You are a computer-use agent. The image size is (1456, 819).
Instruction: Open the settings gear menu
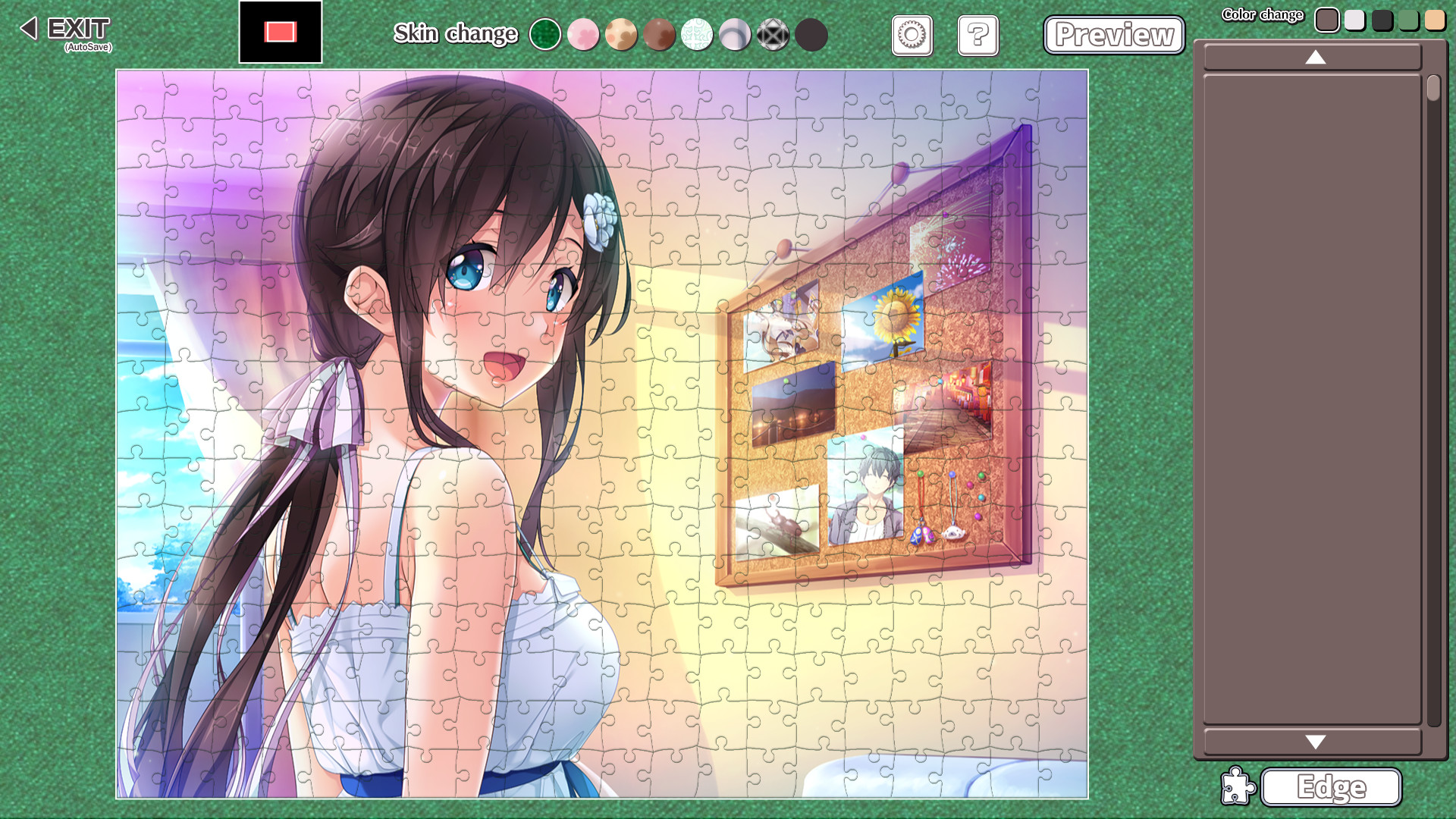912,36
